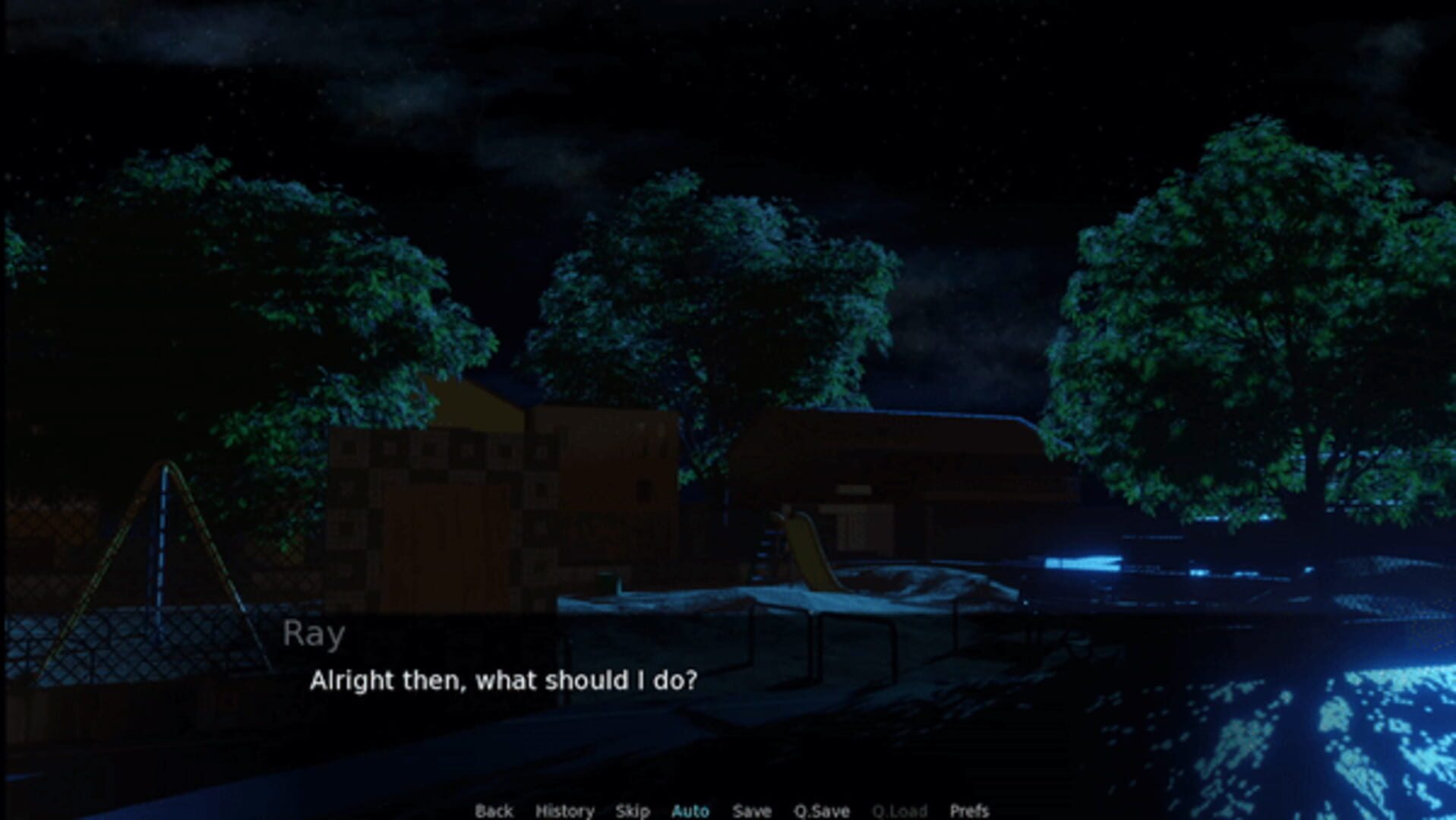This screenshot has width=1456, height=820.
Task: Click the house behind the playground
Action: coord(494,494)
